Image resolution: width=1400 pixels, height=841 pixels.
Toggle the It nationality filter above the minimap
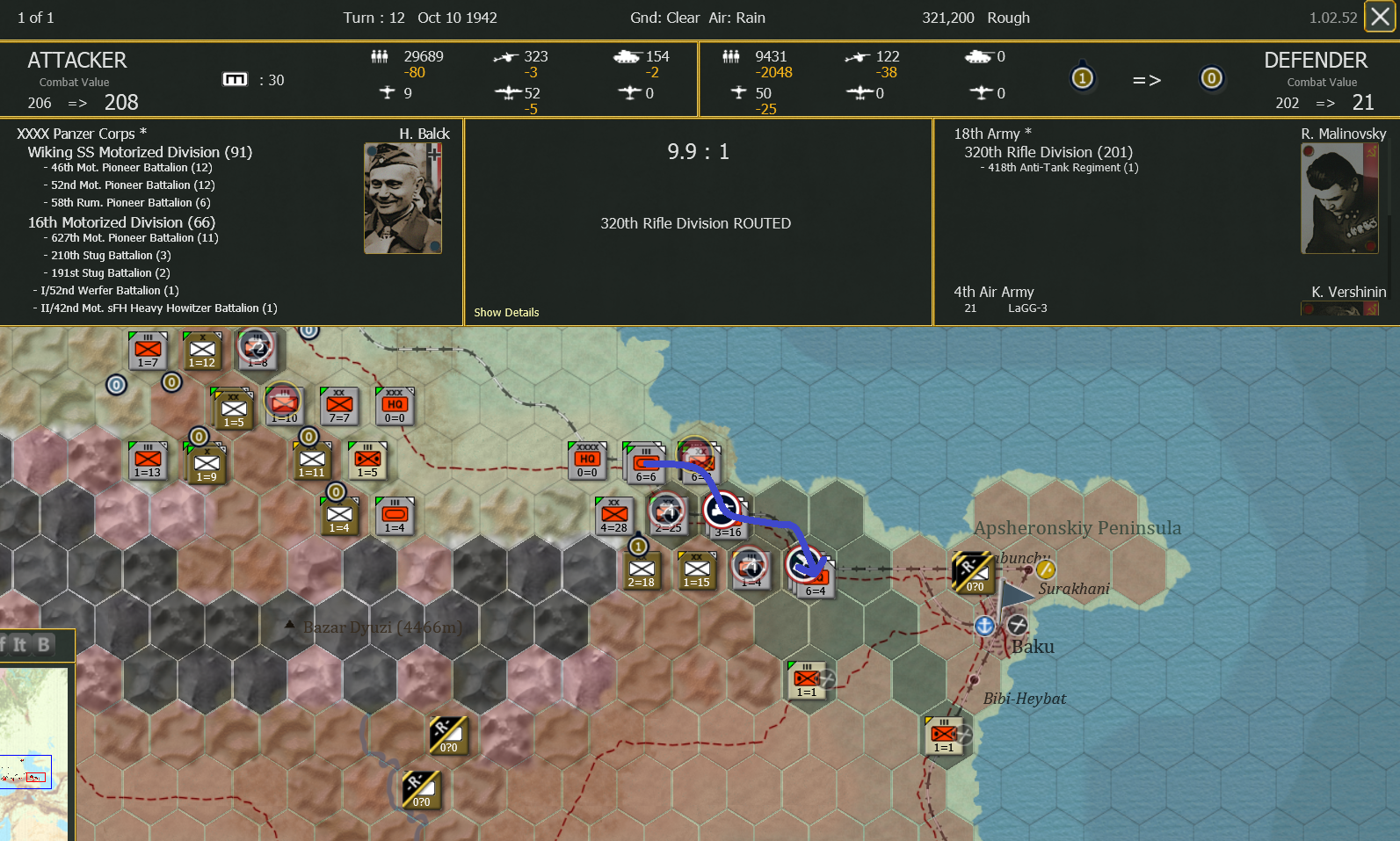click(x=19, y=643)
